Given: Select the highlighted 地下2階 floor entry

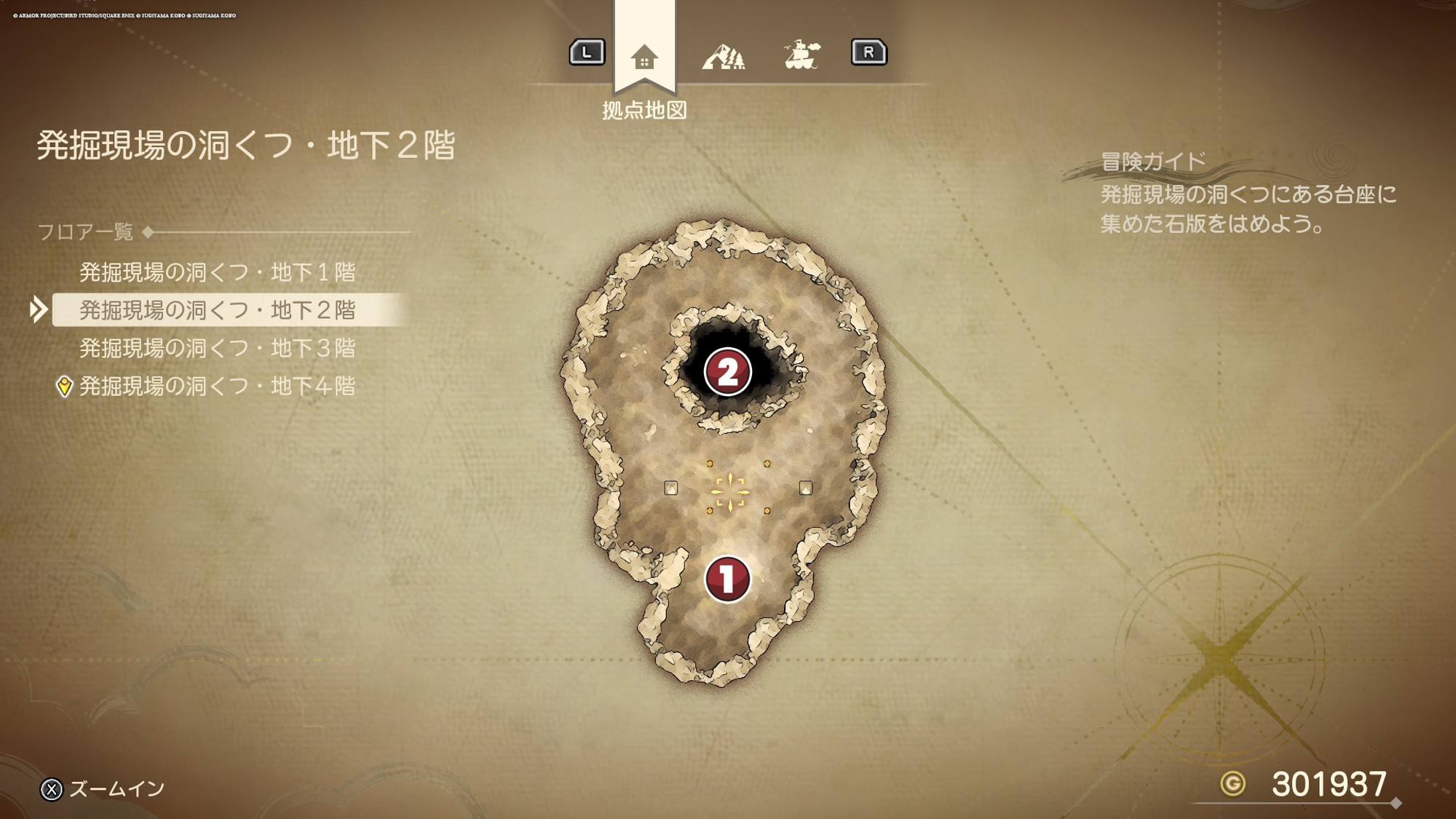Looking at the screenshot, I should click(217, 310).
